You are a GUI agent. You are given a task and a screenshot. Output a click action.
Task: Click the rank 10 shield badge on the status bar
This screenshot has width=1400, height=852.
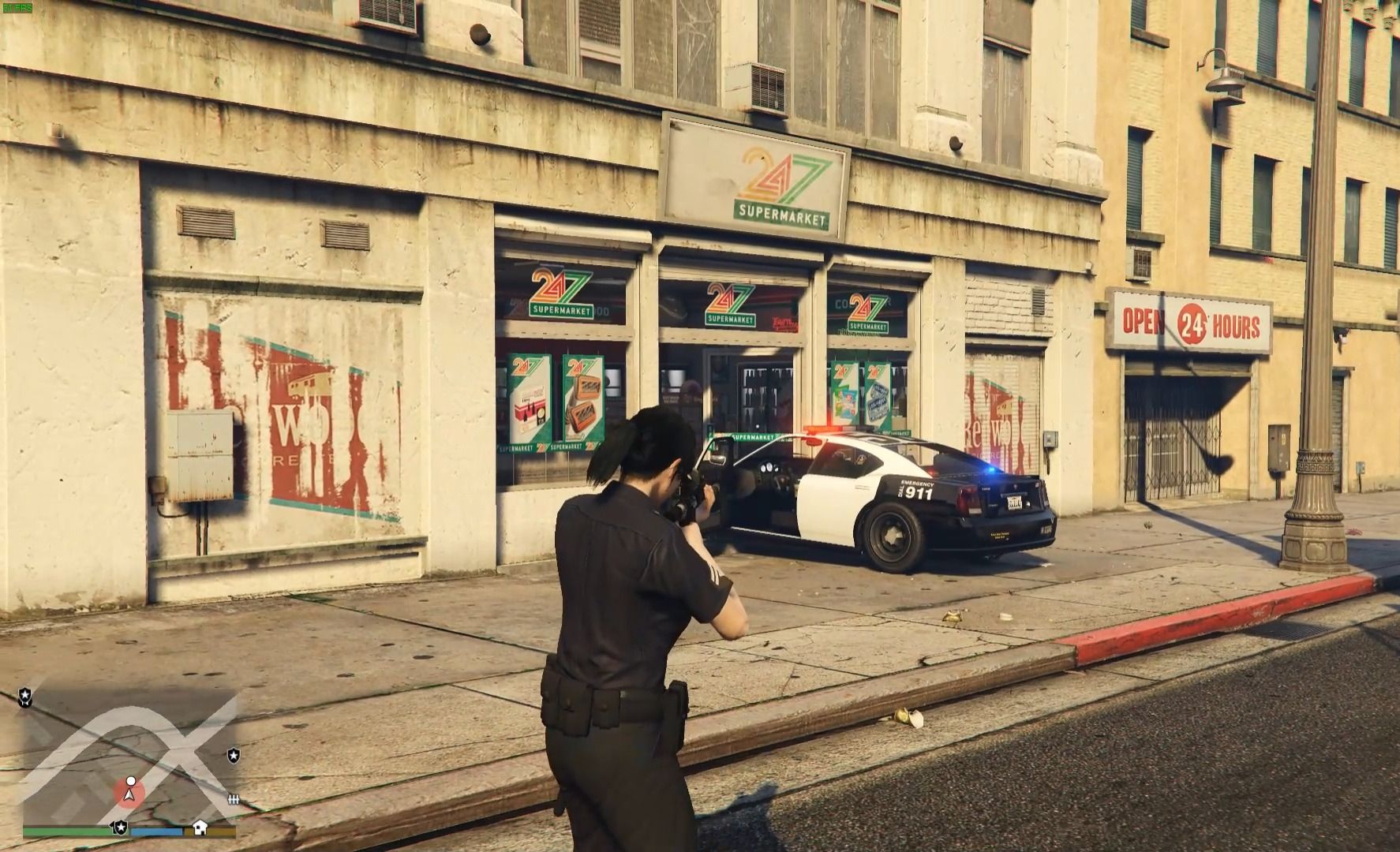pos(120,828)
